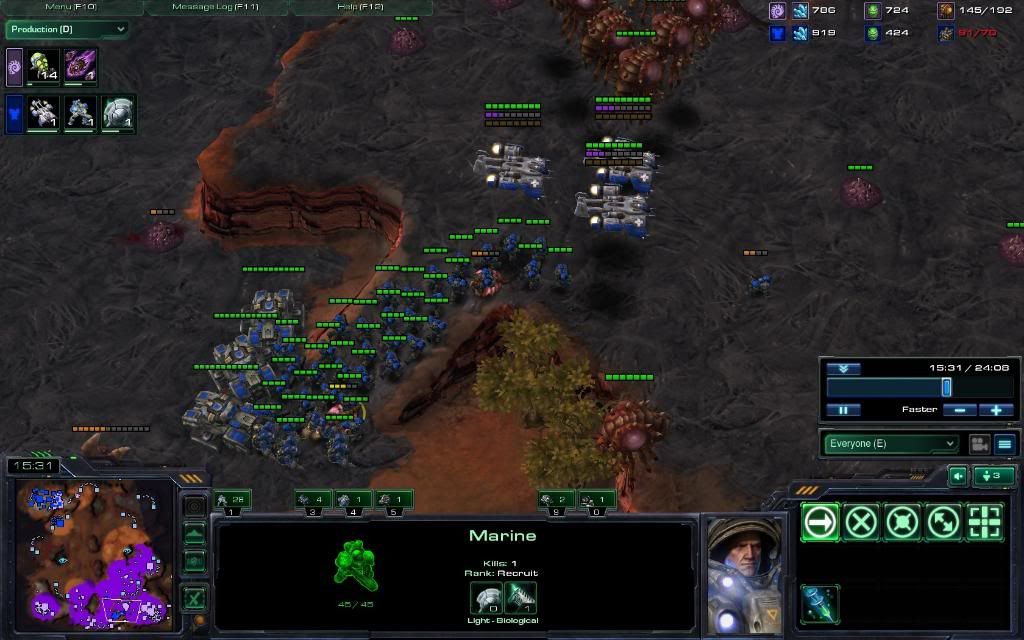Pause the replay playback
The width and height of the screenshot is (1024, 640).
tap(843, 410)
